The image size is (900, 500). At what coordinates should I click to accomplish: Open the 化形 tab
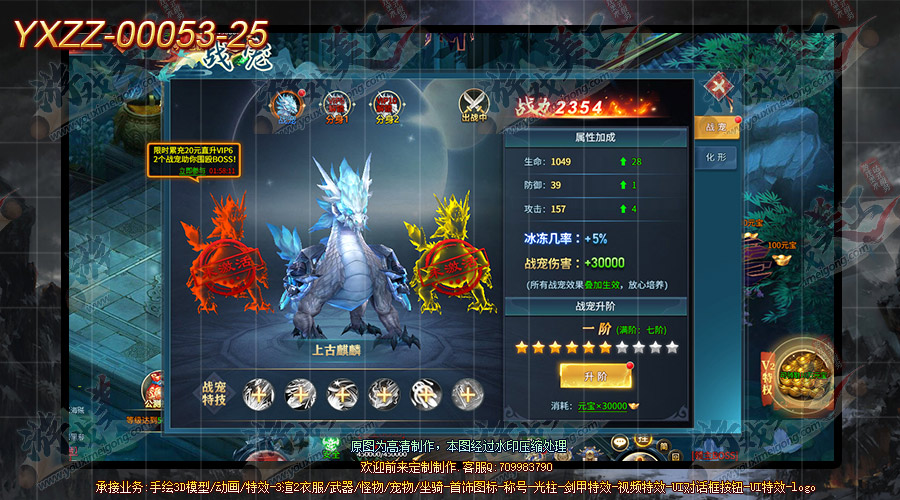coord(716,158)
